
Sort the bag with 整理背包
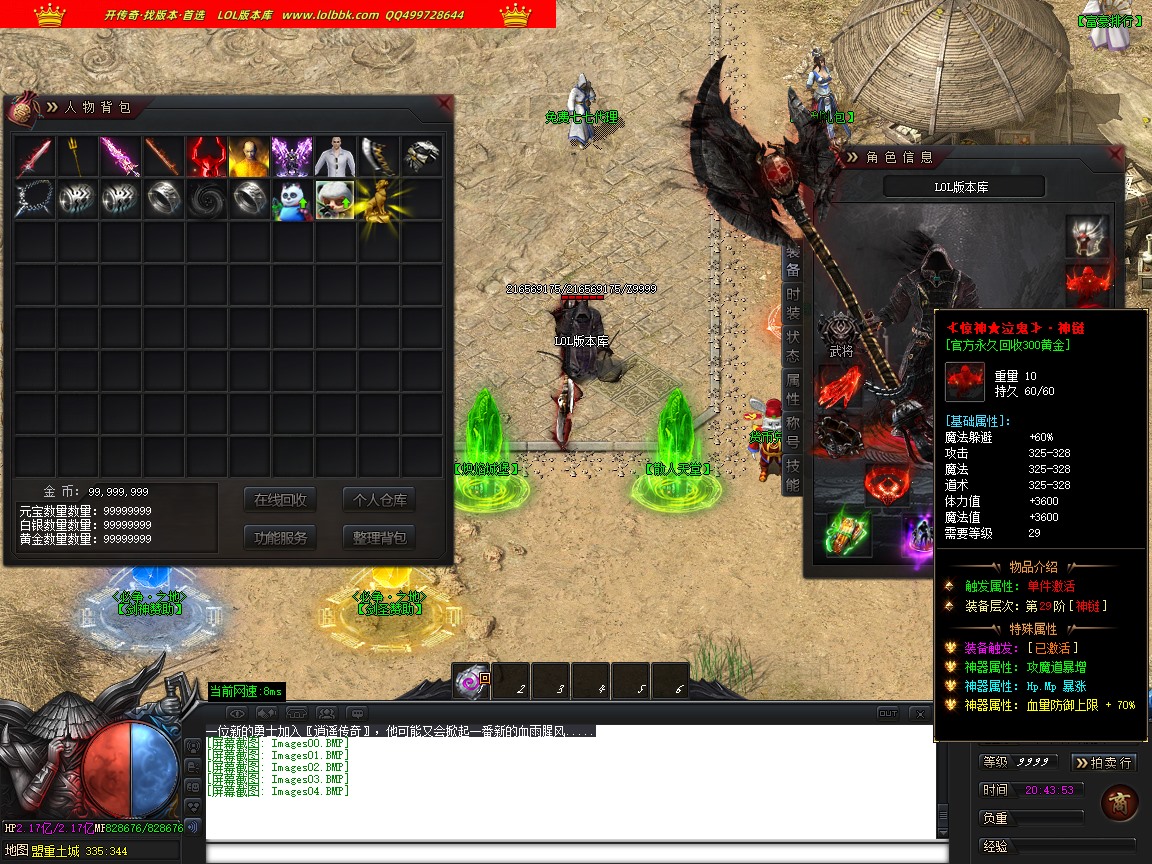coord(379,537)
